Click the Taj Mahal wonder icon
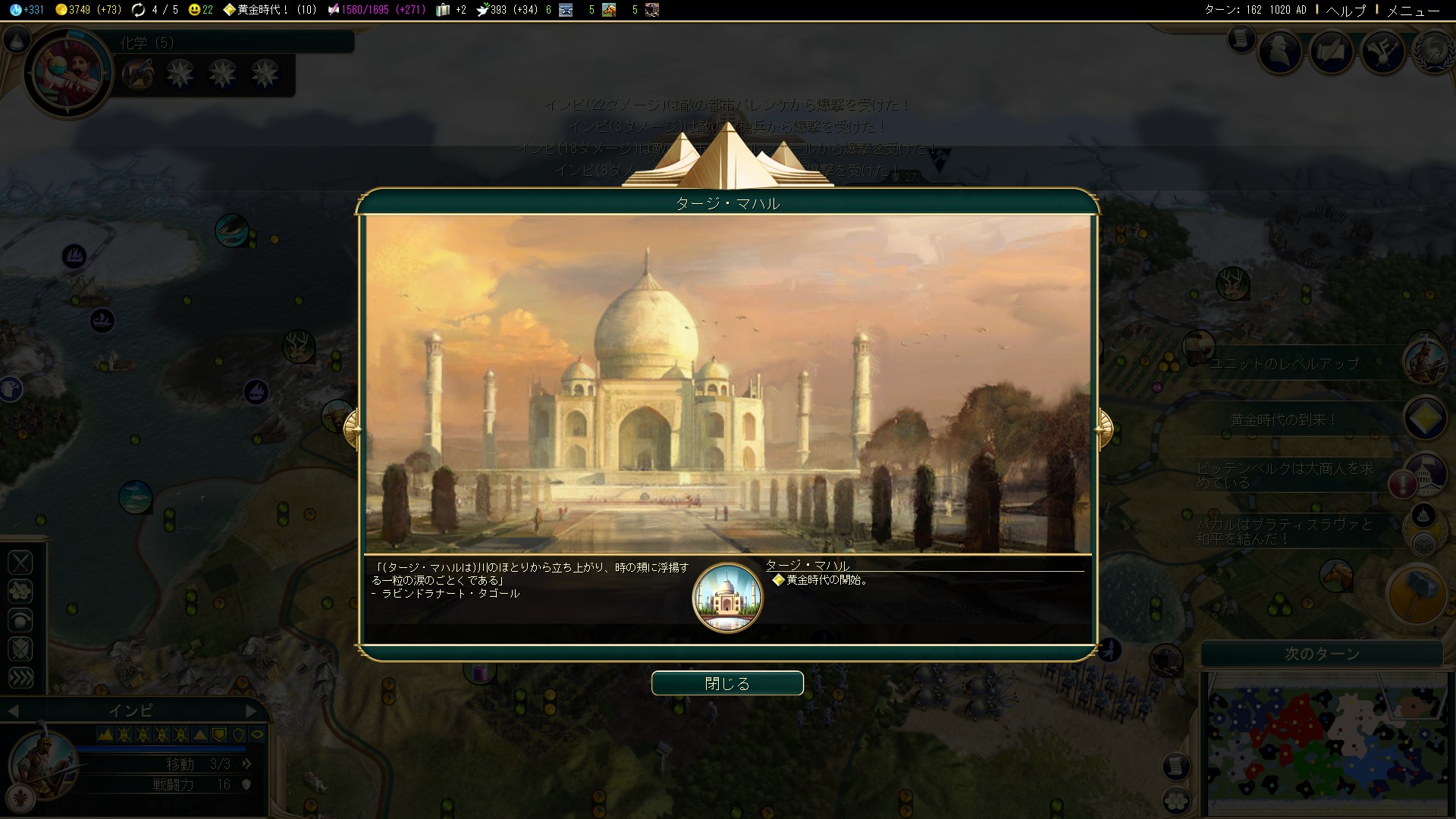The height and width of the screenshot is (819, 1456). click(727, 598)
